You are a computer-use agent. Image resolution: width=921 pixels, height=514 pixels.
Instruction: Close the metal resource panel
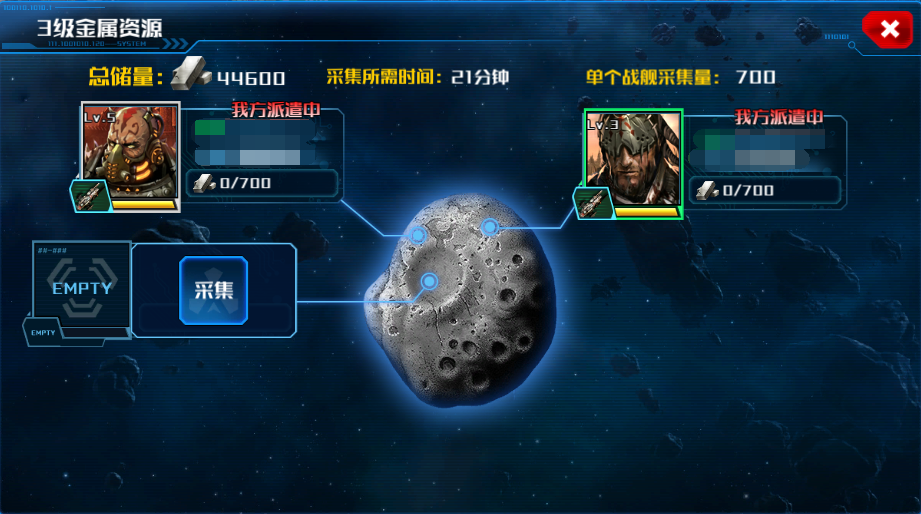click(889, 29)
